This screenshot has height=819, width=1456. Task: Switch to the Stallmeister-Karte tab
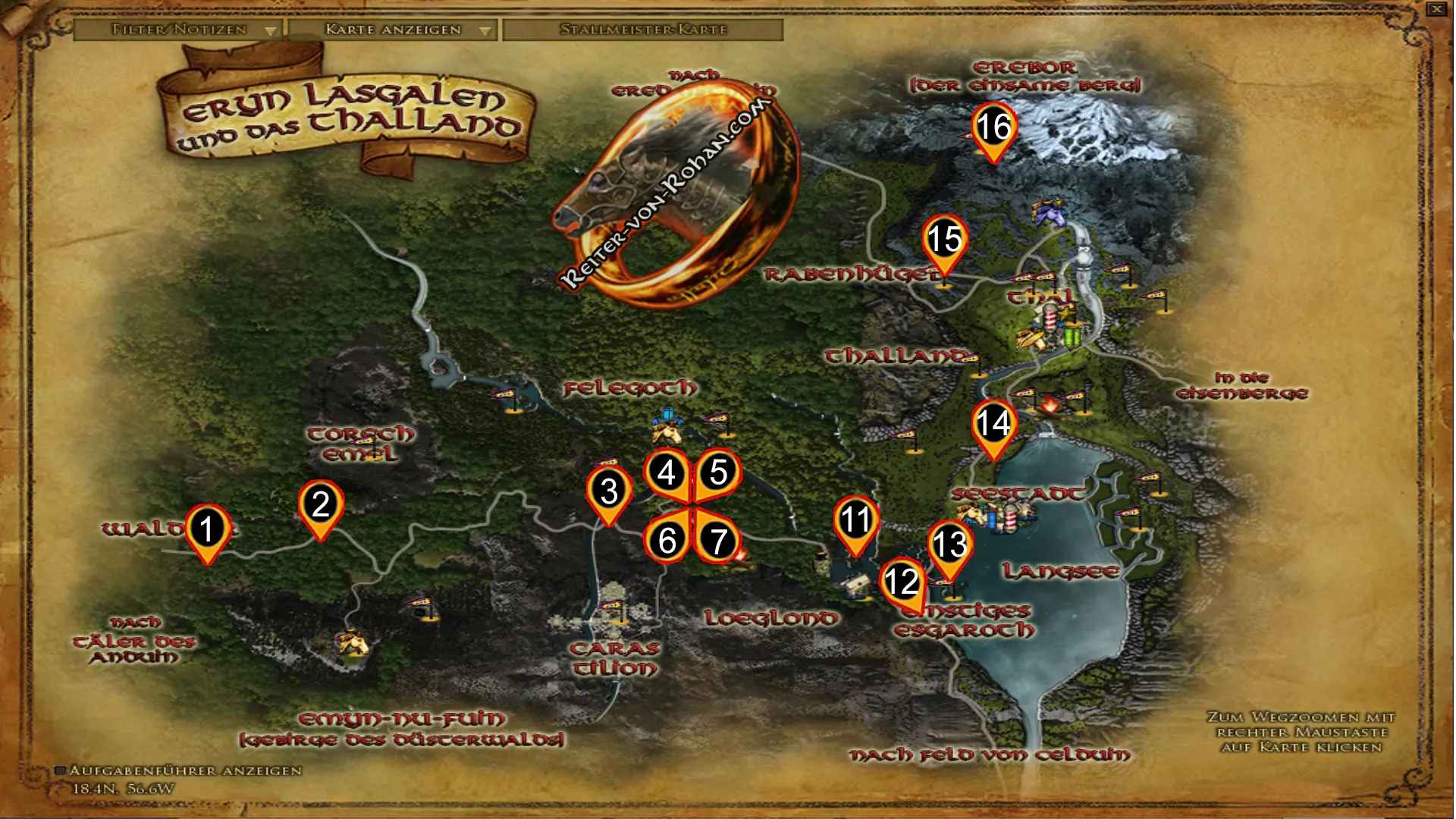tap(643, 30)
